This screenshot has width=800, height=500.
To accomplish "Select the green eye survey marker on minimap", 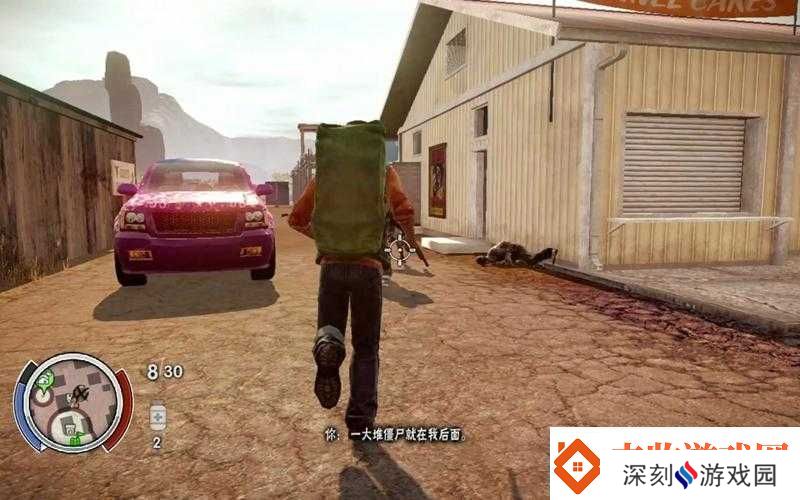I will [46, 379].
